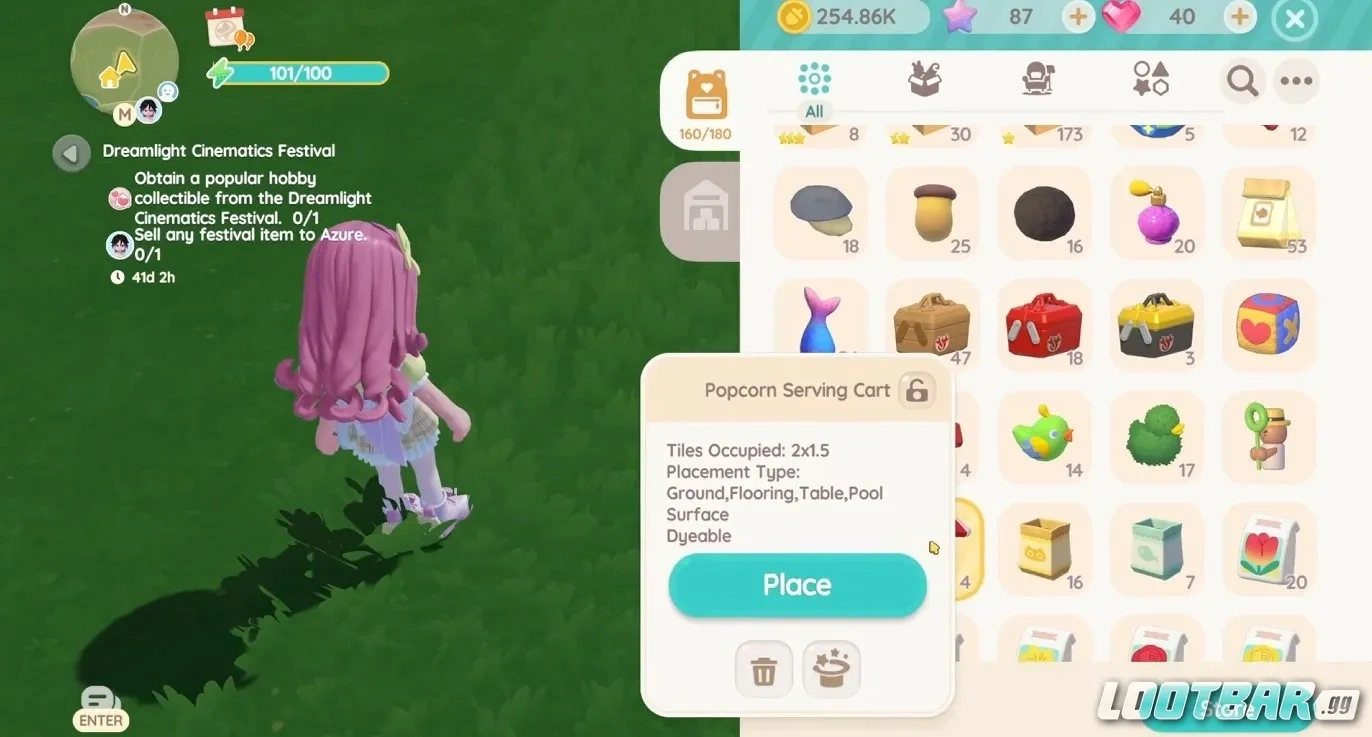Switch to the backpack inventory tab

click(703, 100)
